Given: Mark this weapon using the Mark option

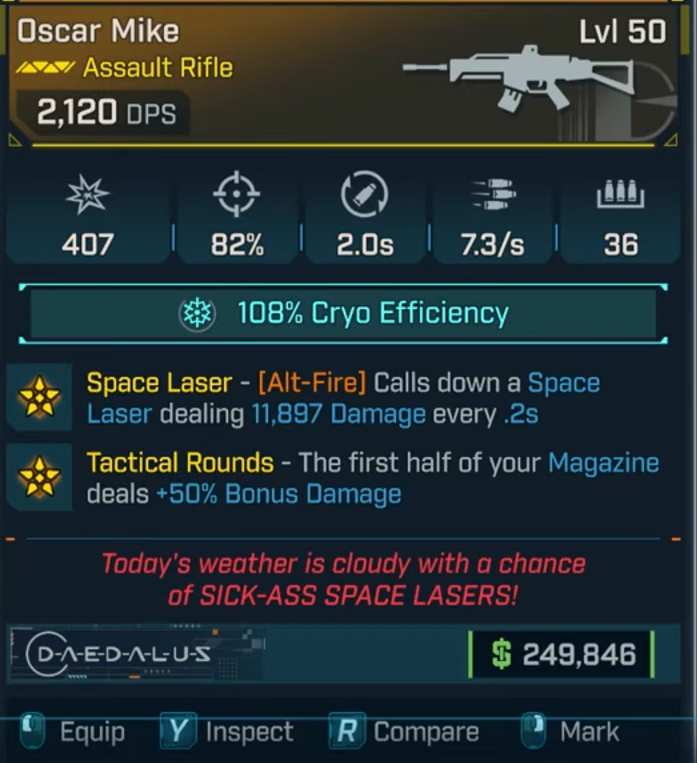Looking at the screenshot, I should pos(588,732).
